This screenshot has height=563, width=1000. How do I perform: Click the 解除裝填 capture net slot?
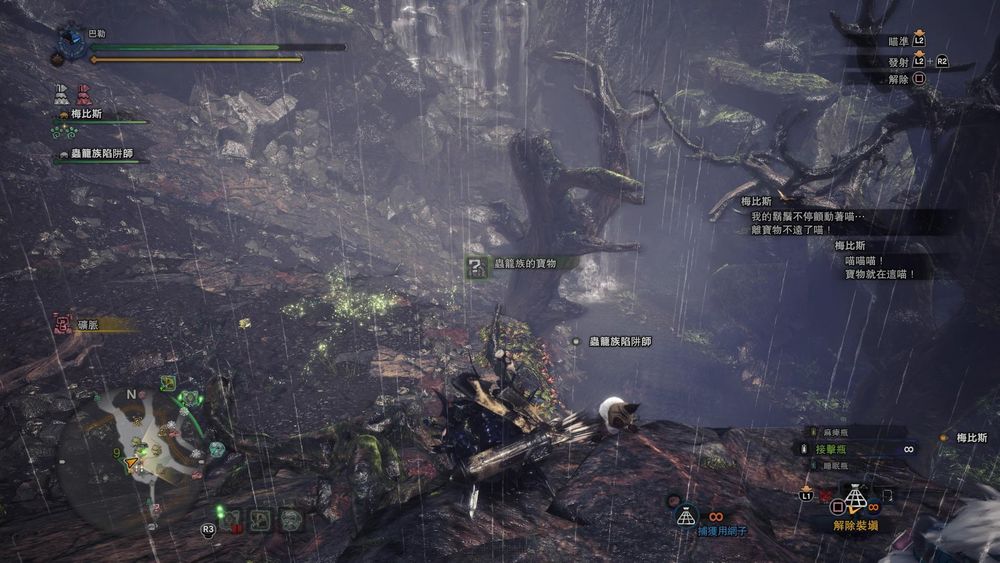[853, 499]
